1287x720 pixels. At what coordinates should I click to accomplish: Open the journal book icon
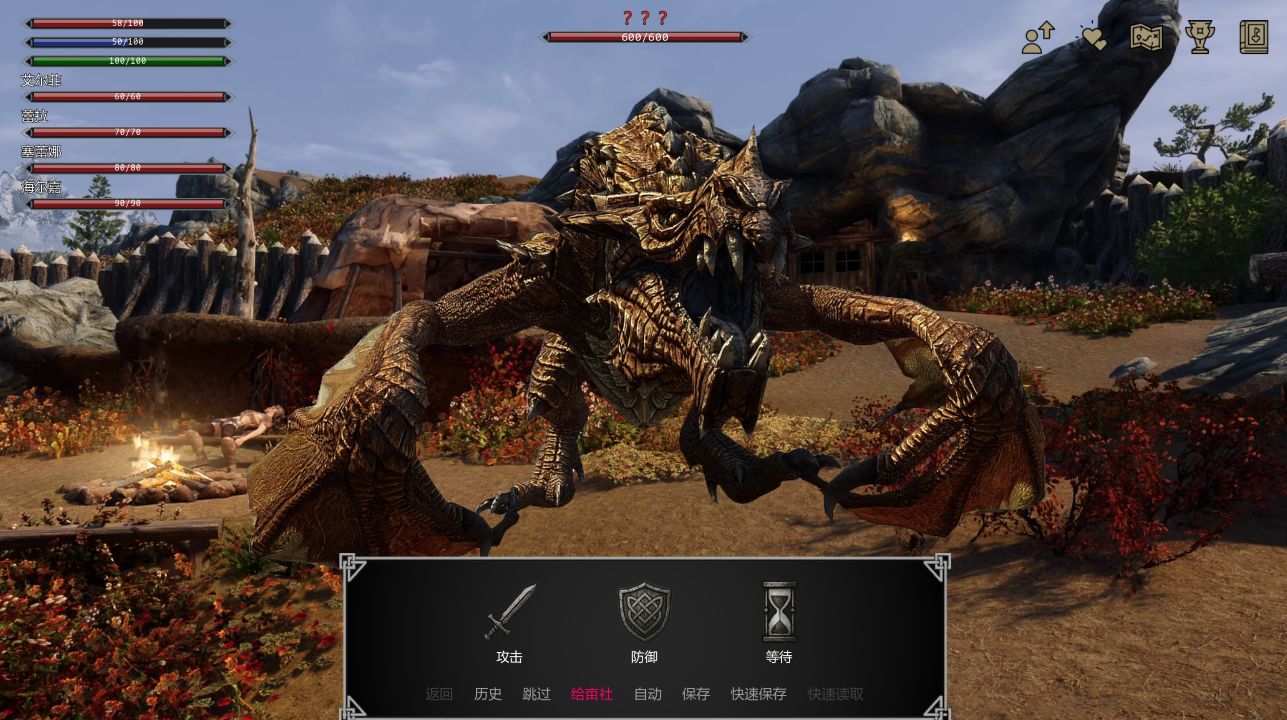pyautogui.click(x=1252, y=37)
